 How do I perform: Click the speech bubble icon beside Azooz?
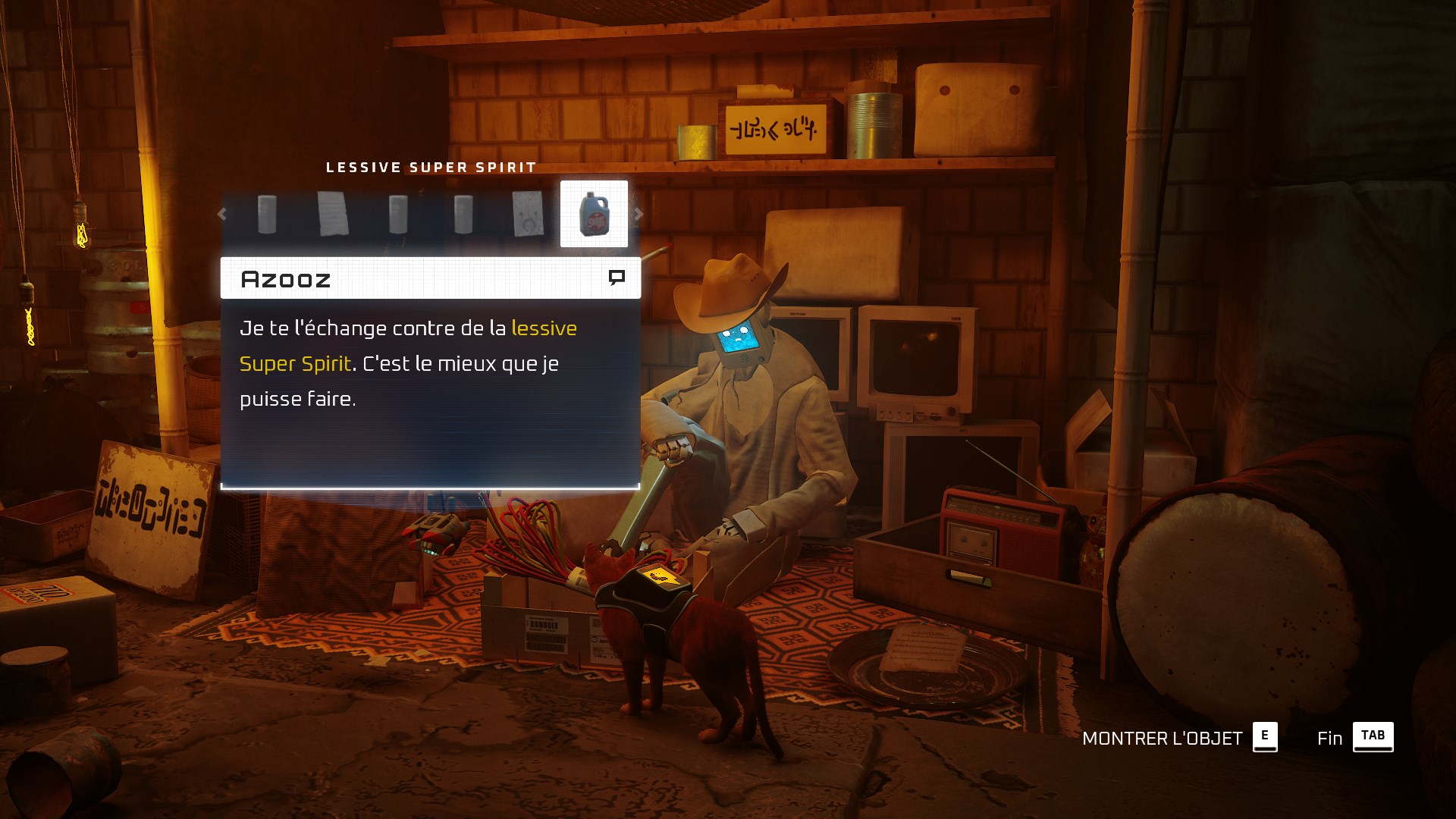click(617, 278)
